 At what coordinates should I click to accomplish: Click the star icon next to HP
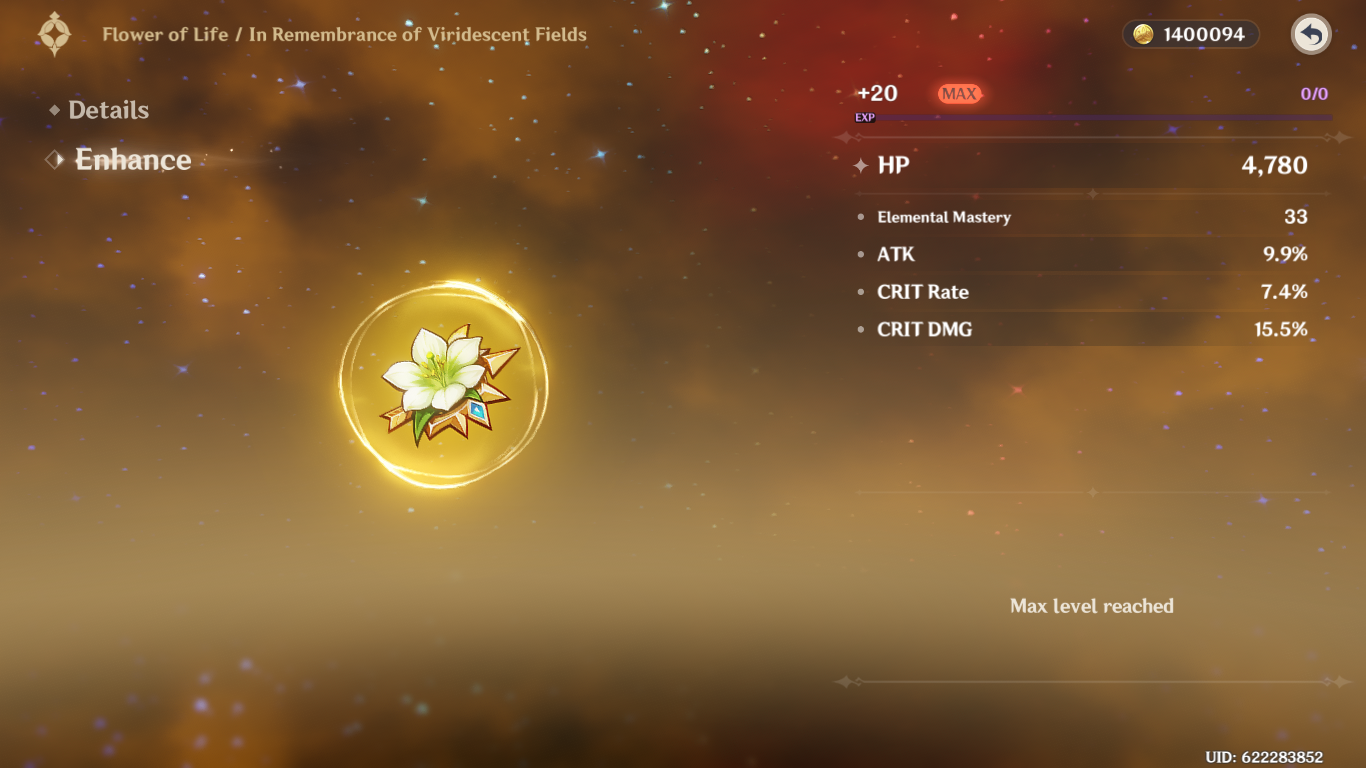tap(860, 166)
